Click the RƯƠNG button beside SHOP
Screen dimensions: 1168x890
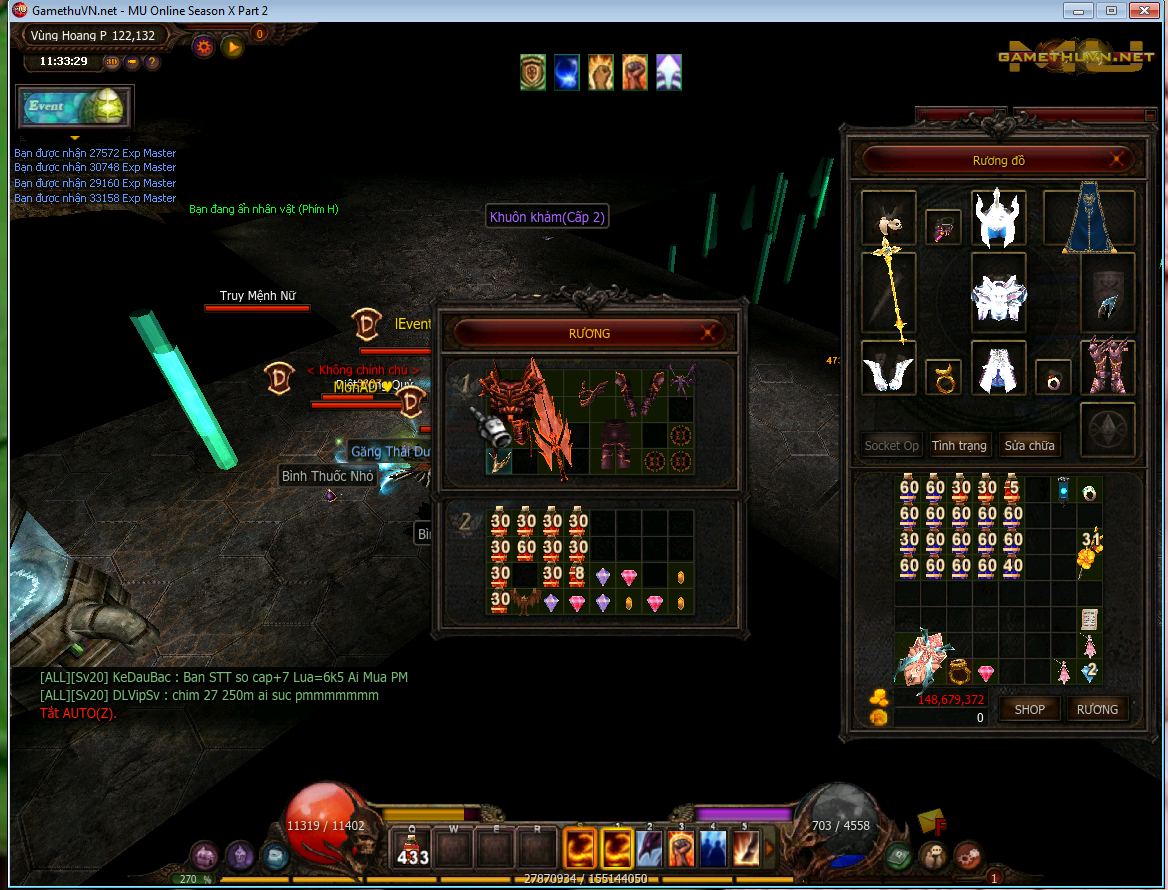[1097, 709]
